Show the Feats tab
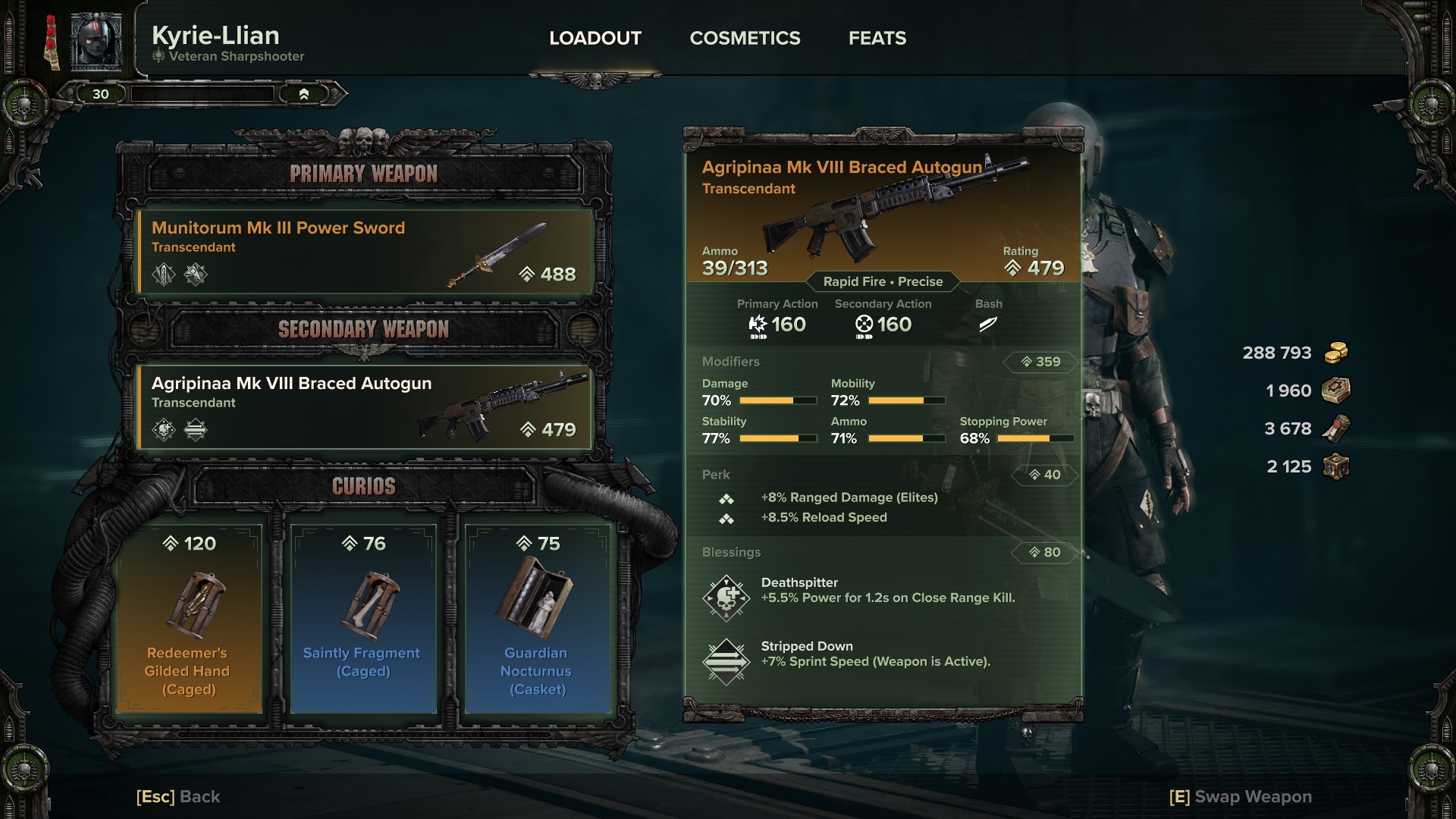 tap(877, 38)
